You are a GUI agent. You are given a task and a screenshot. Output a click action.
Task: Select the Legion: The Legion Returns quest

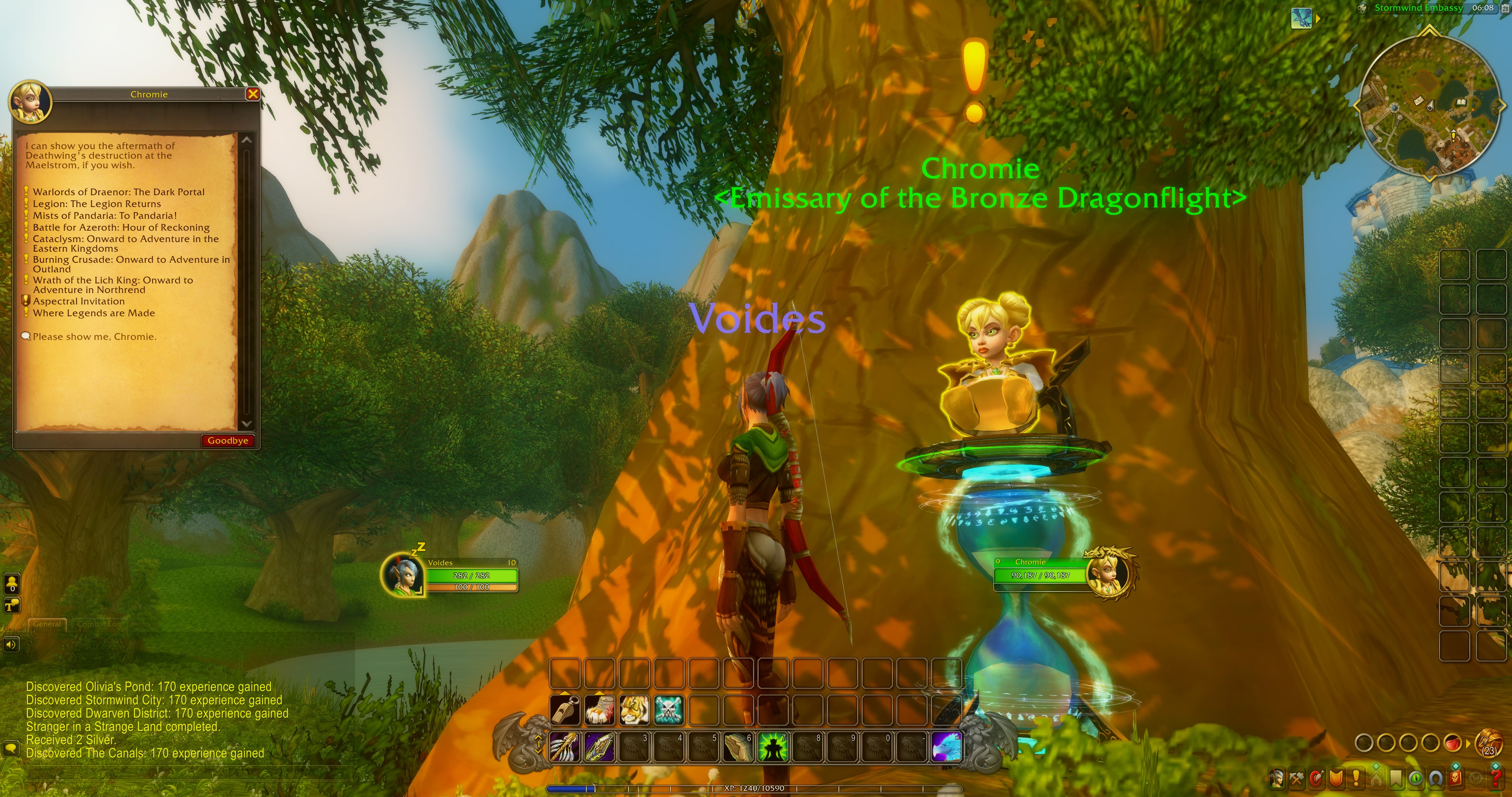[96, 204]
